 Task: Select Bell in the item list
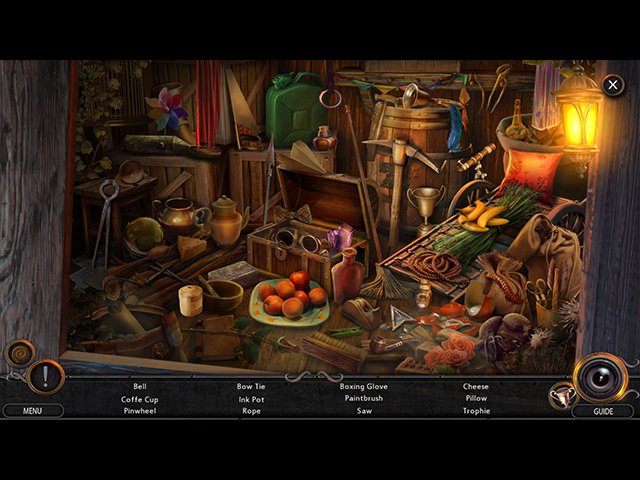click(x=139, y=386)
